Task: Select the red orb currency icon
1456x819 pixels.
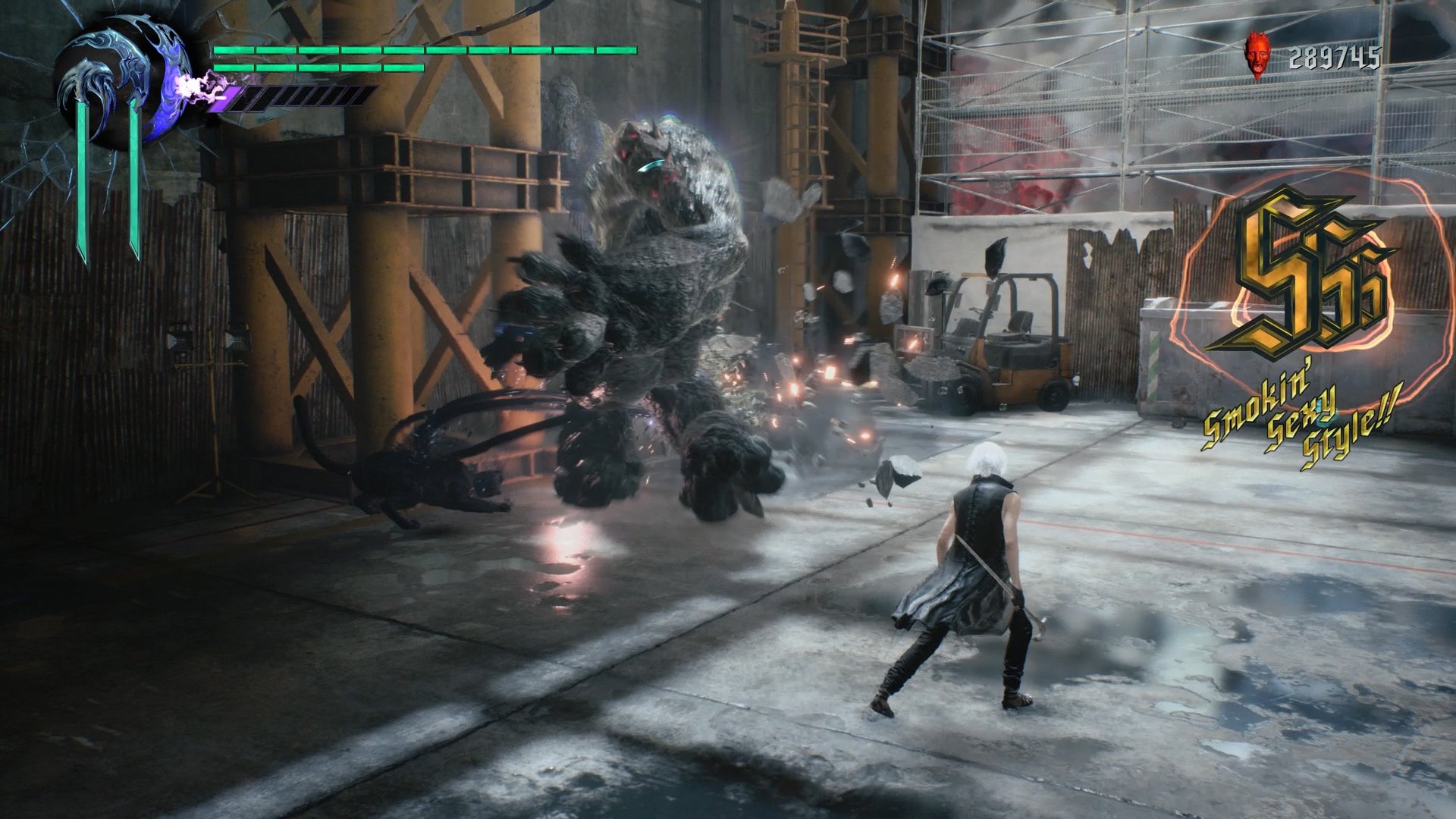Action: click(x=1257, y=56)
